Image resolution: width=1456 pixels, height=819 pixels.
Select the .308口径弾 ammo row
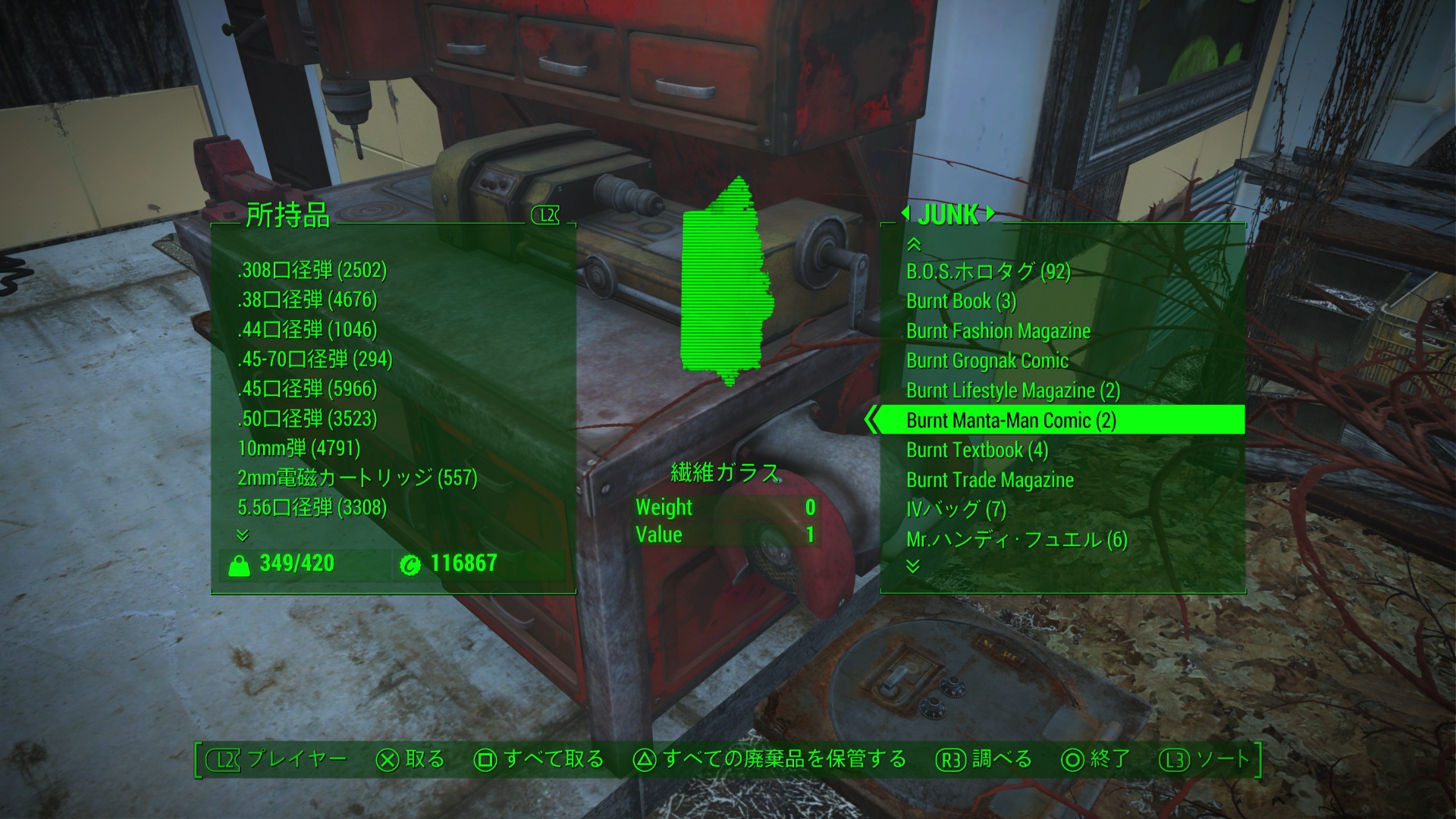click(x=312, y=270)
